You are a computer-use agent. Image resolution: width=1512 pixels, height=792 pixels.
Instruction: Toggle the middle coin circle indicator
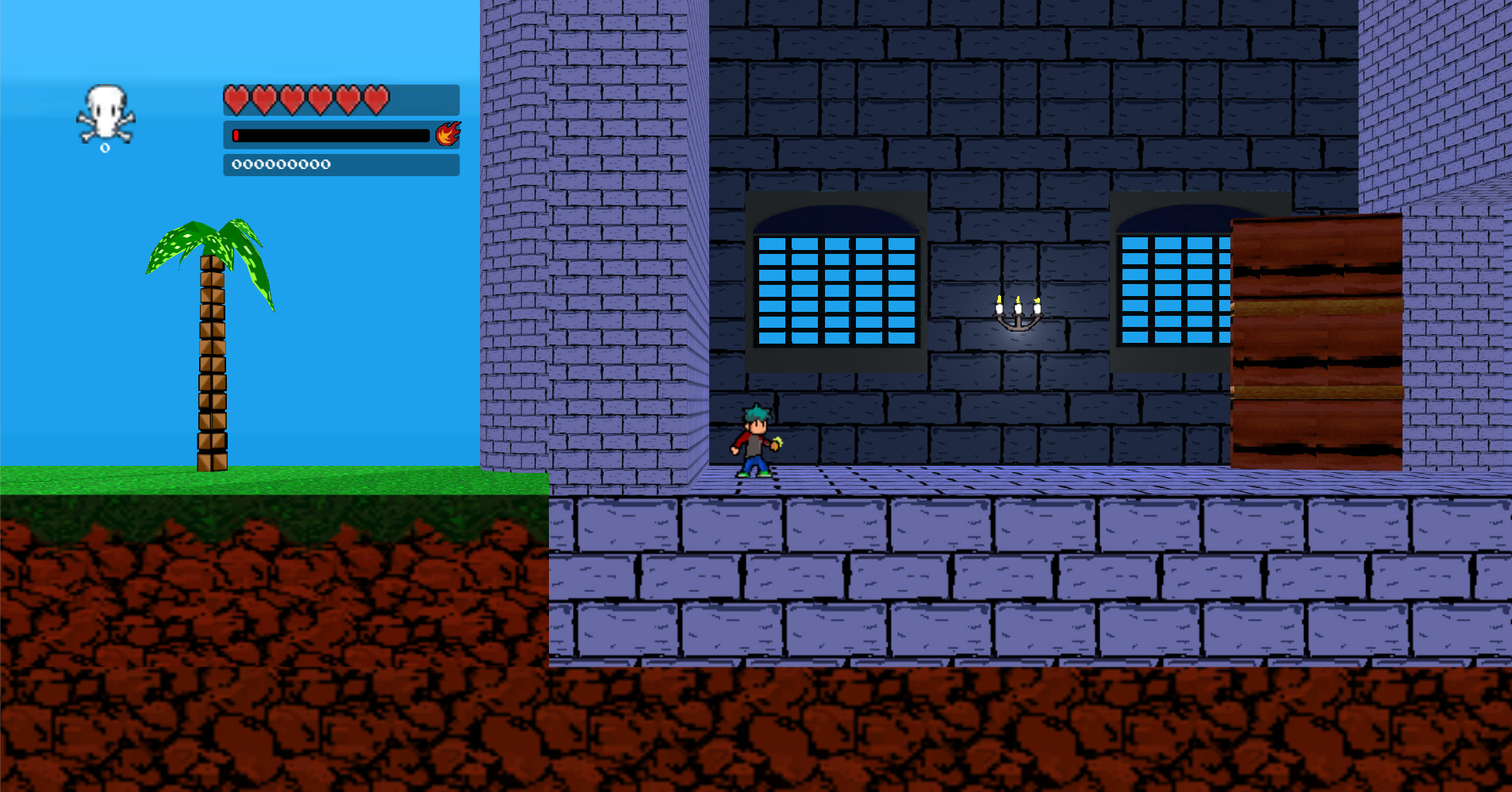(x=280, y=164)
